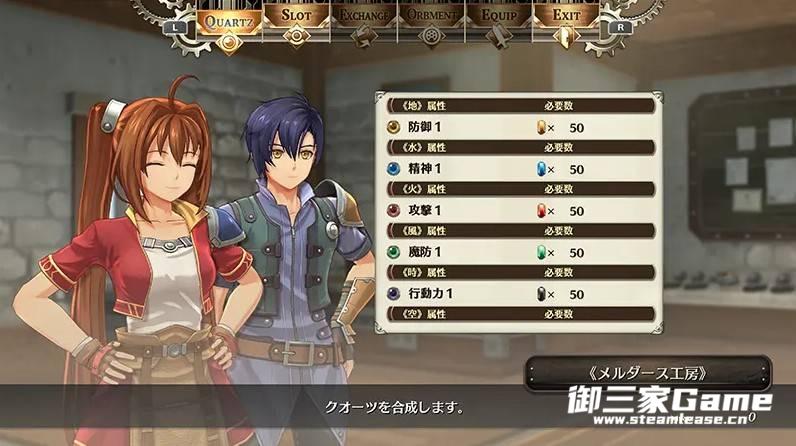This screenshot has height=446, width=796.
Task: Choose the Exit tab
Action: point(565,18)
